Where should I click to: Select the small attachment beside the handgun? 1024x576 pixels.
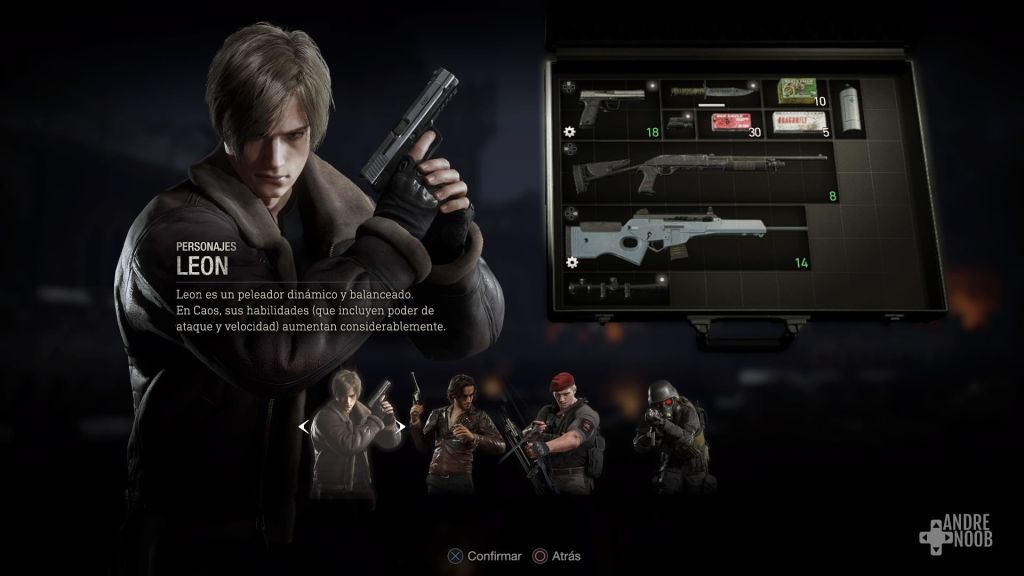click(679, 124)
